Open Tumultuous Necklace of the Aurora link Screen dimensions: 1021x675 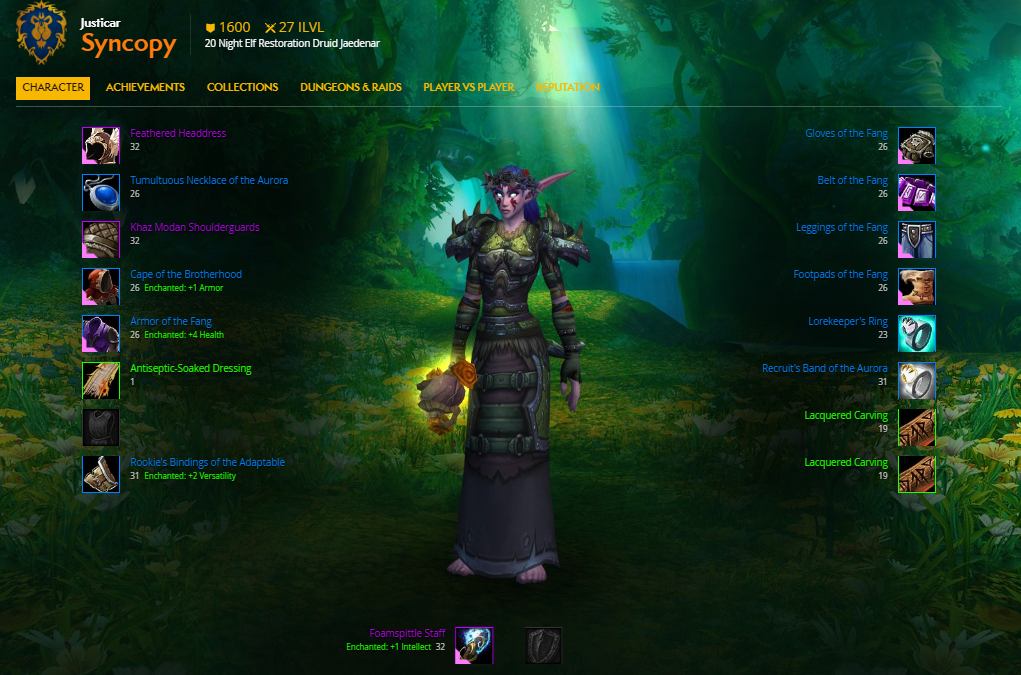pos(209,181)
